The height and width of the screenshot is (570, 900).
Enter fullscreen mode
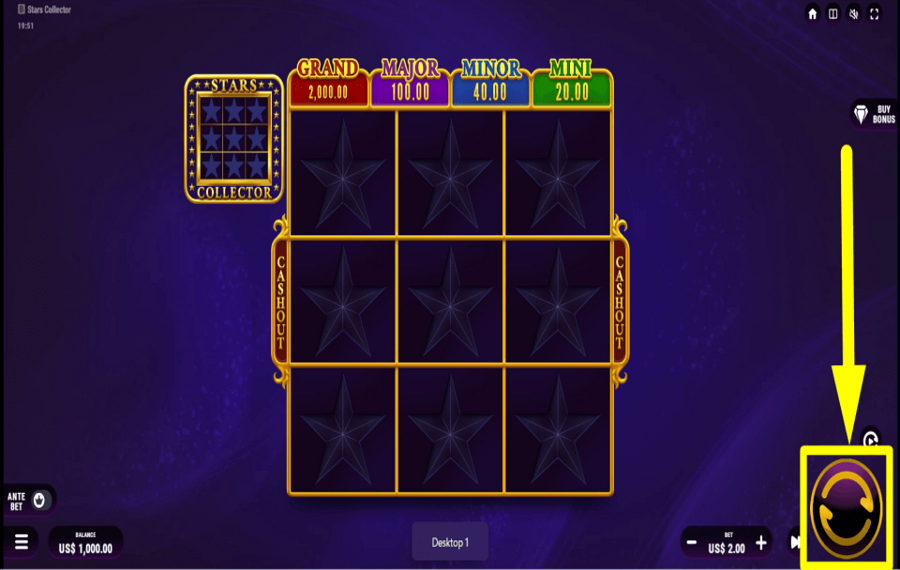click(x=875, y=14)
